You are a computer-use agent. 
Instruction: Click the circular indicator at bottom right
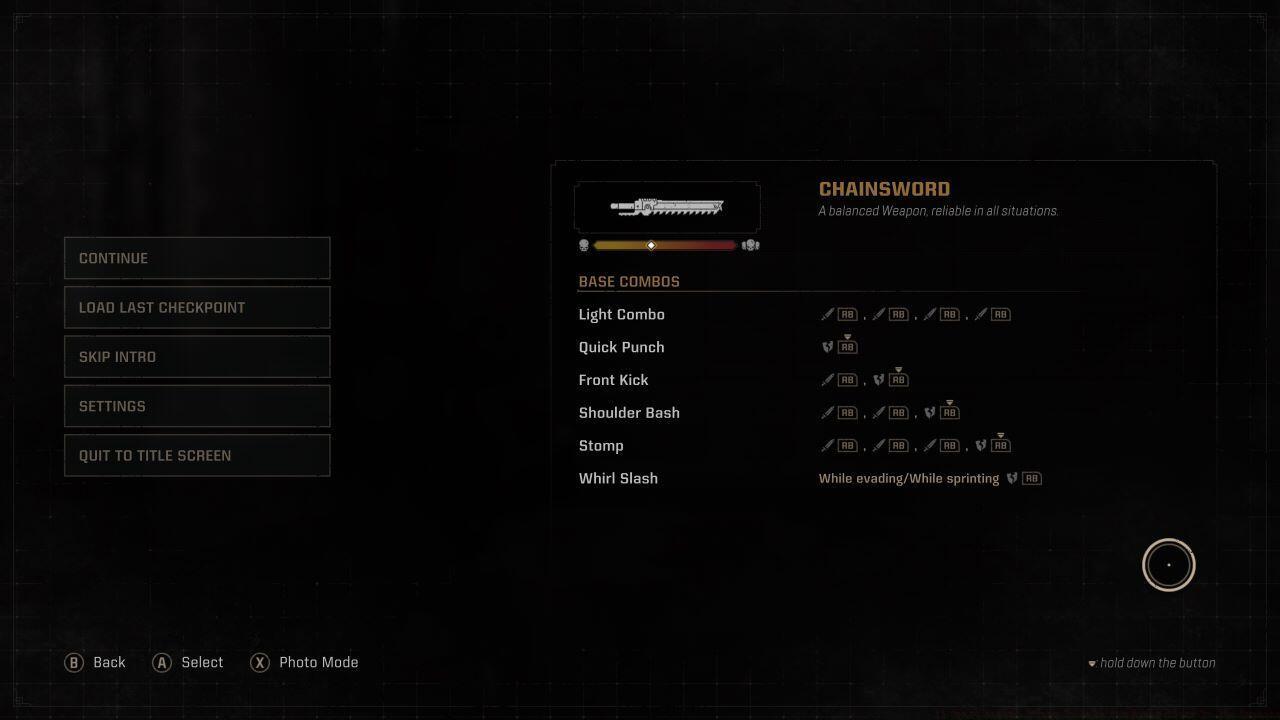coord(1168,564)
